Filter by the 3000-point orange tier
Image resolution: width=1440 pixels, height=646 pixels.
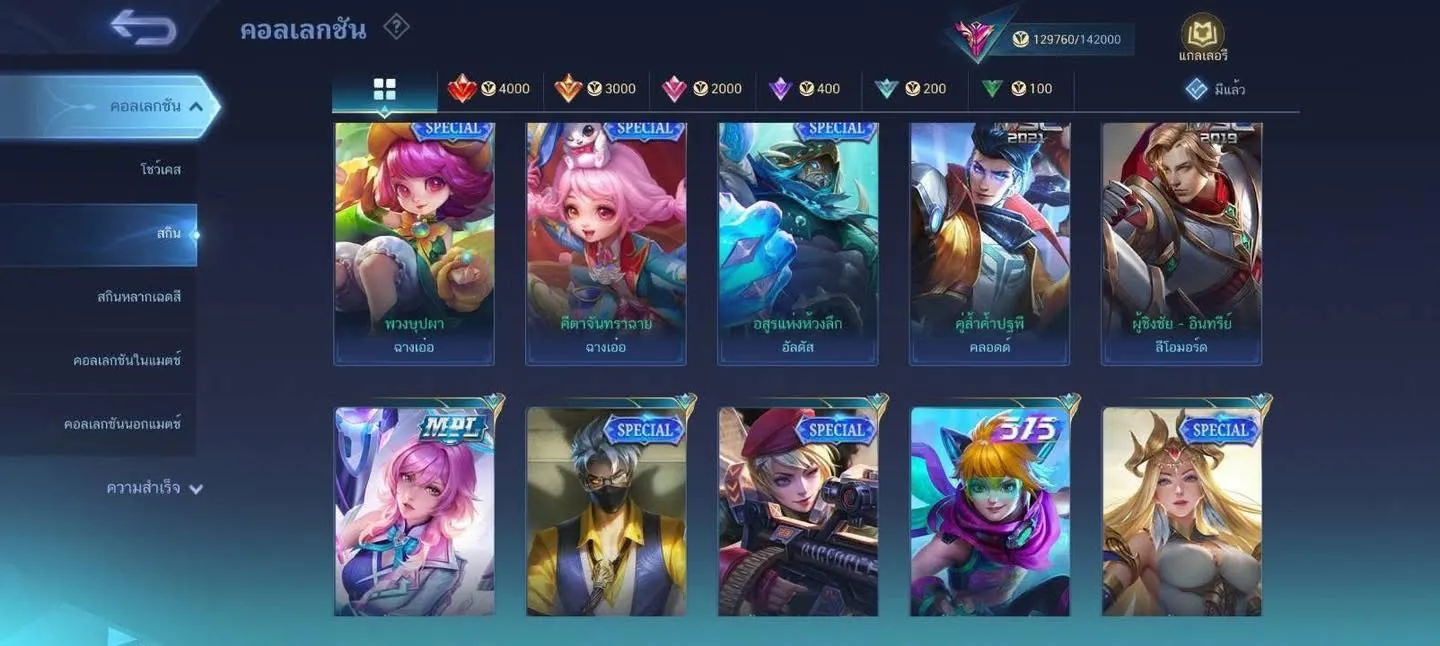pos(595,89)
